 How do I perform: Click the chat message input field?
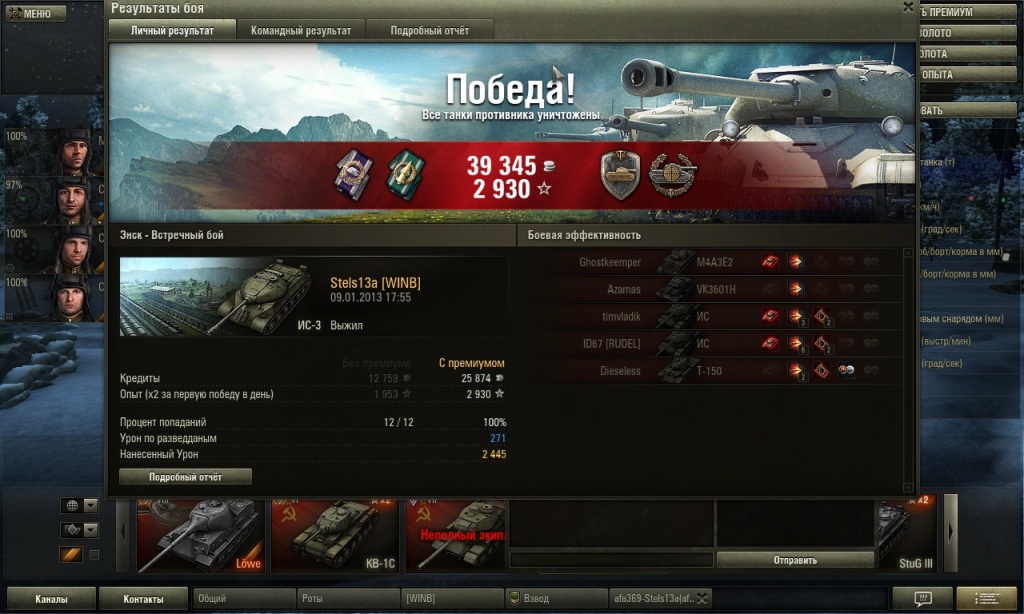(610, 560)
